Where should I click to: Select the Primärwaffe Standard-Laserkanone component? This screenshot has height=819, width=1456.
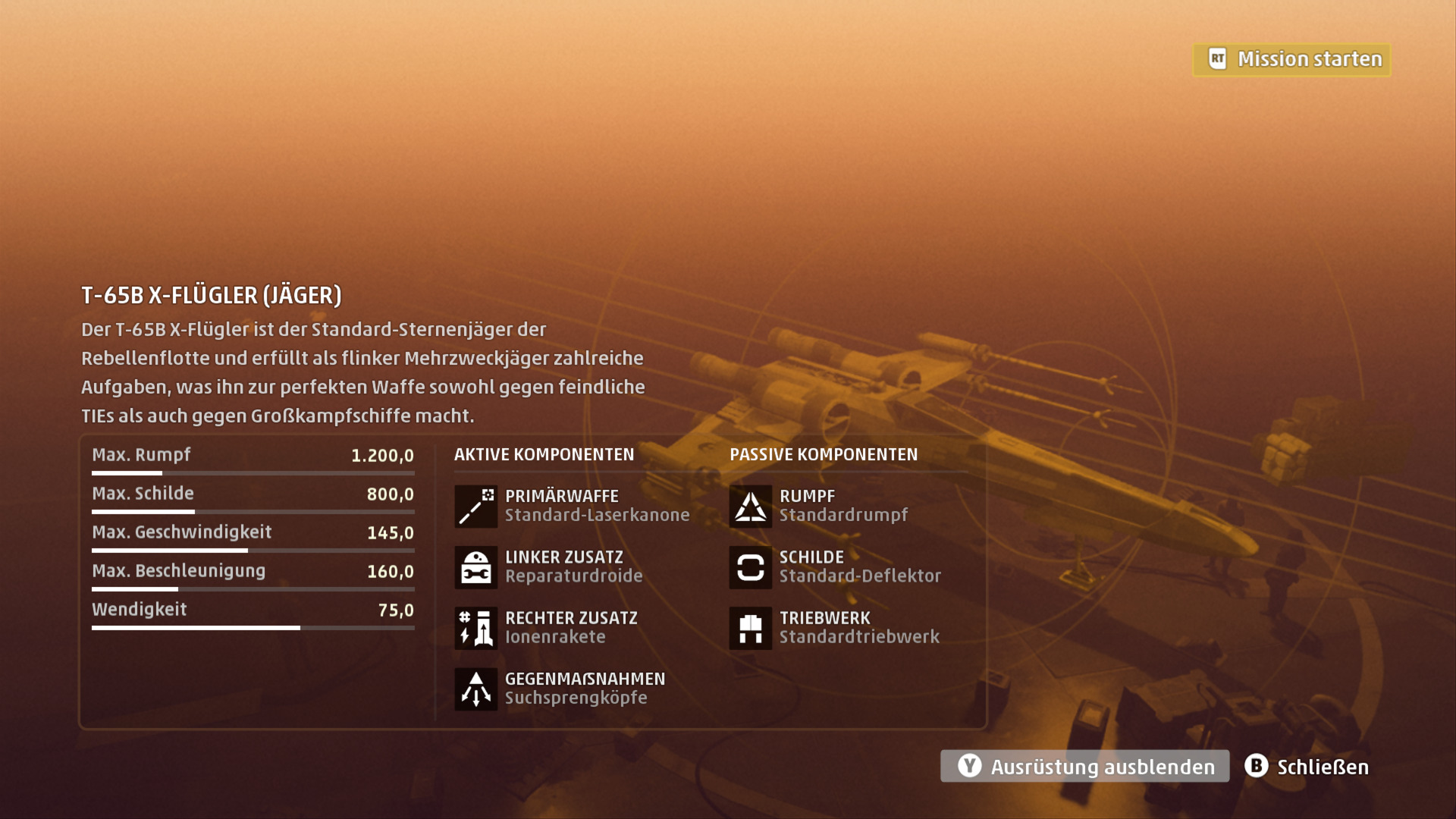tap(572, 506)
